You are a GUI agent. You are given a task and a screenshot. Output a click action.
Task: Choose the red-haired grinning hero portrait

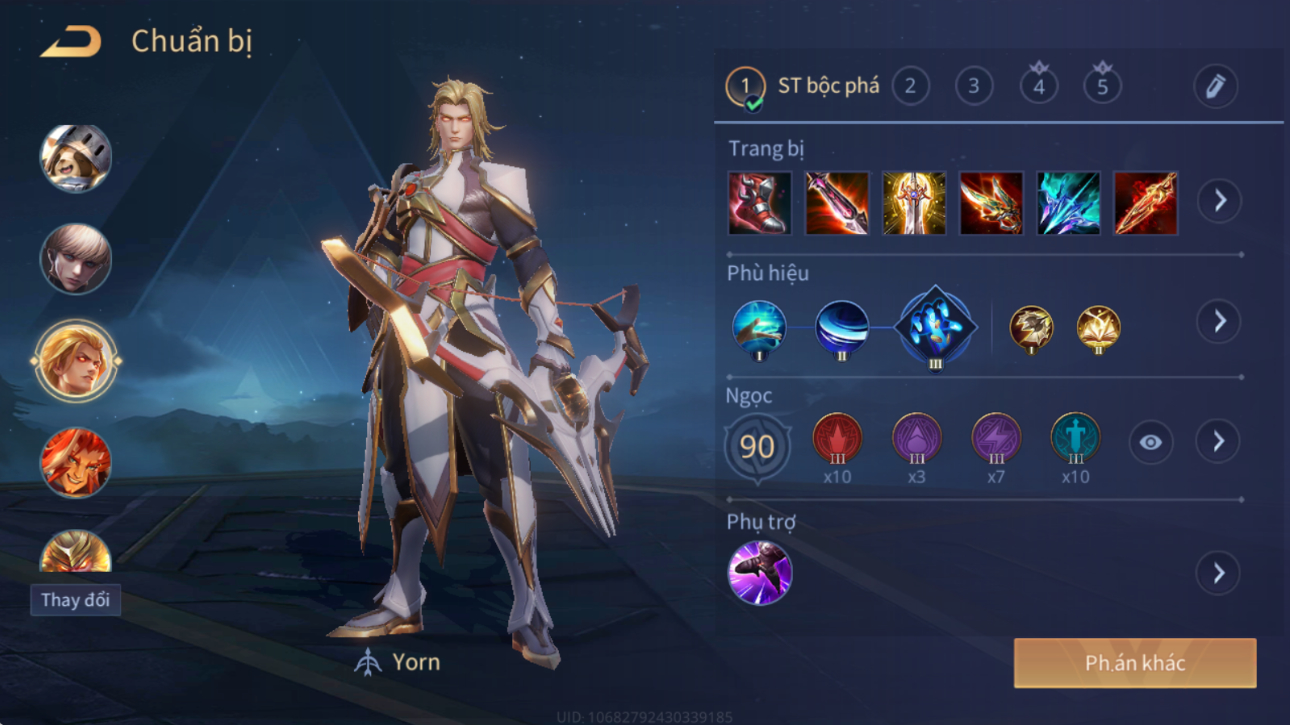(75, 462)
